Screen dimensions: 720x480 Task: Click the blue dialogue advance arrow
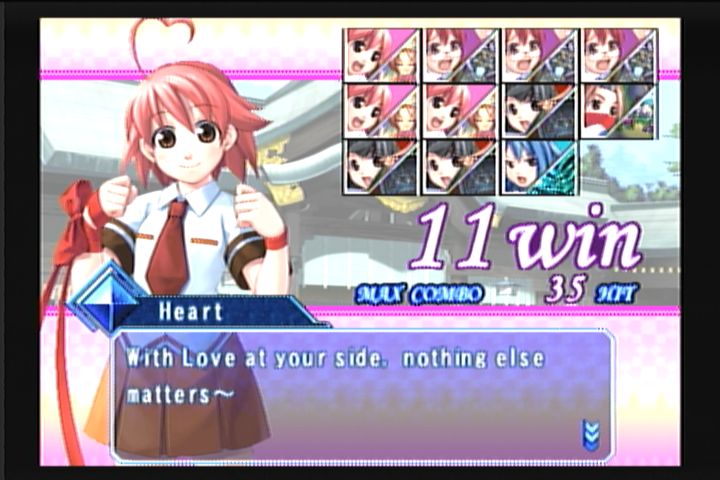coord(591,433)
